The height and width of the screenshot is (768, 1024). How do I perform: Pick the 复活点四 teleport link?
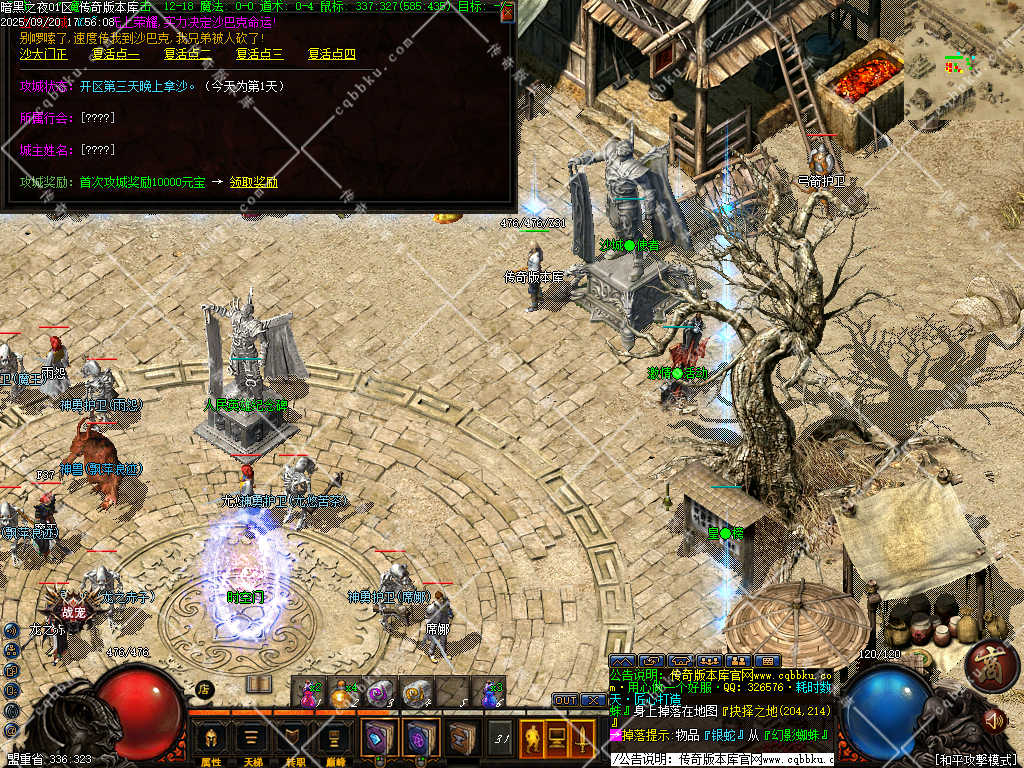[331, 54]
